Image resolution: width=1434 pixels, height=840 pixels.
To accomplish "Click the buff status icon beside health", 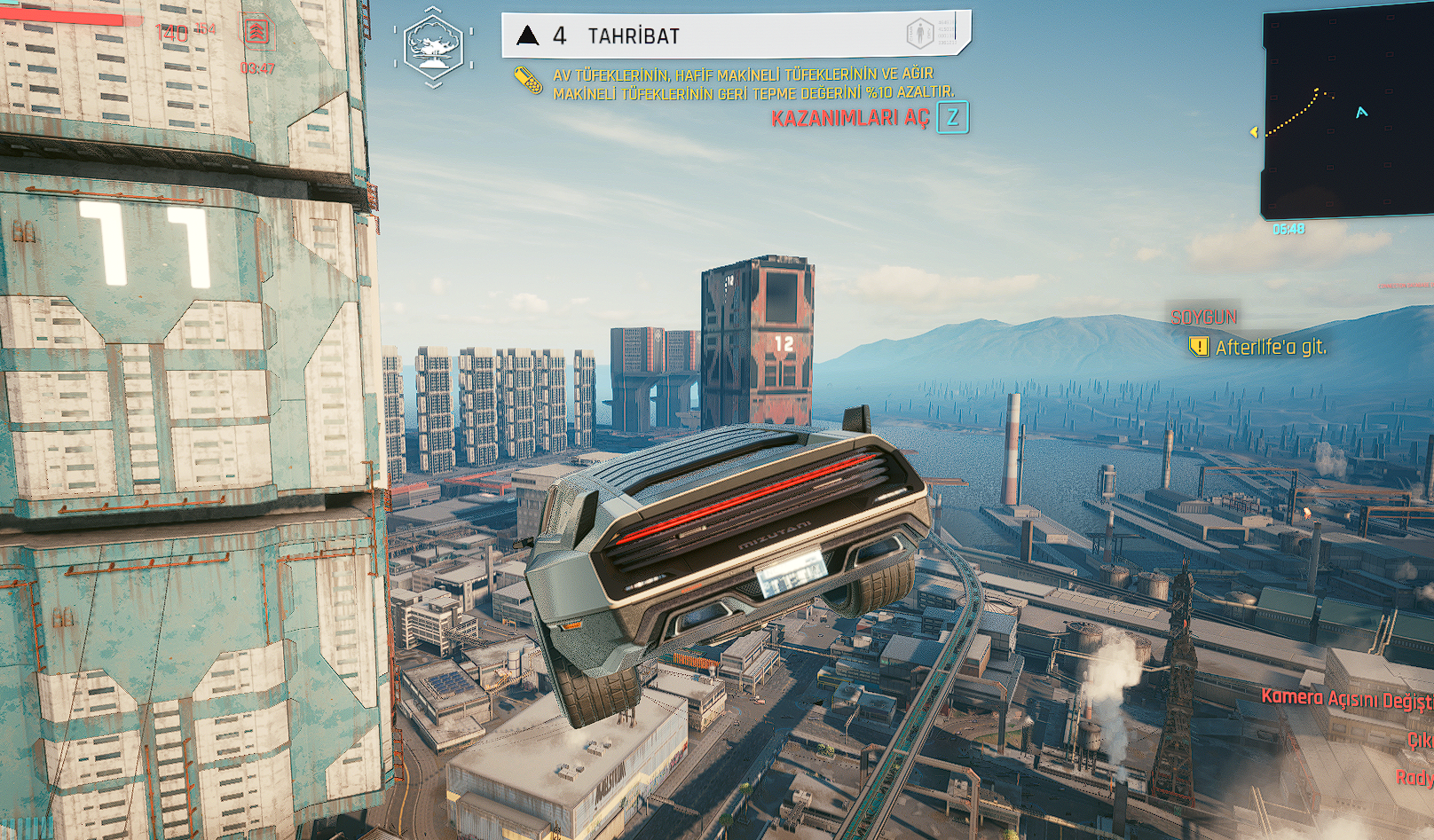I will point(256,33).
